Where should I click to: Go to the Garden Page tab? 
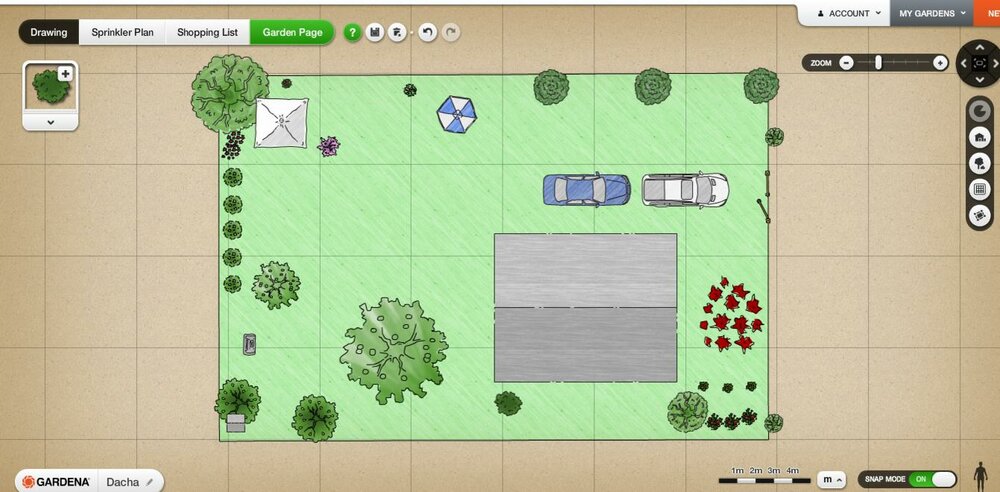tap(292, 32)
